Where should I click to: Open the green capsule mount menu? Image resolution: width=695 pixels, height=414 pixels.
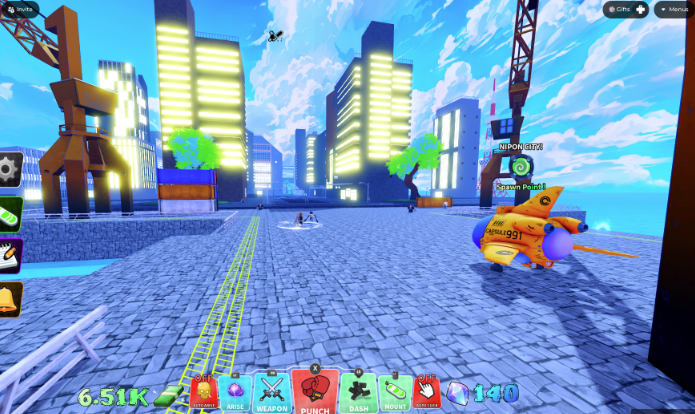click(9, 212)
